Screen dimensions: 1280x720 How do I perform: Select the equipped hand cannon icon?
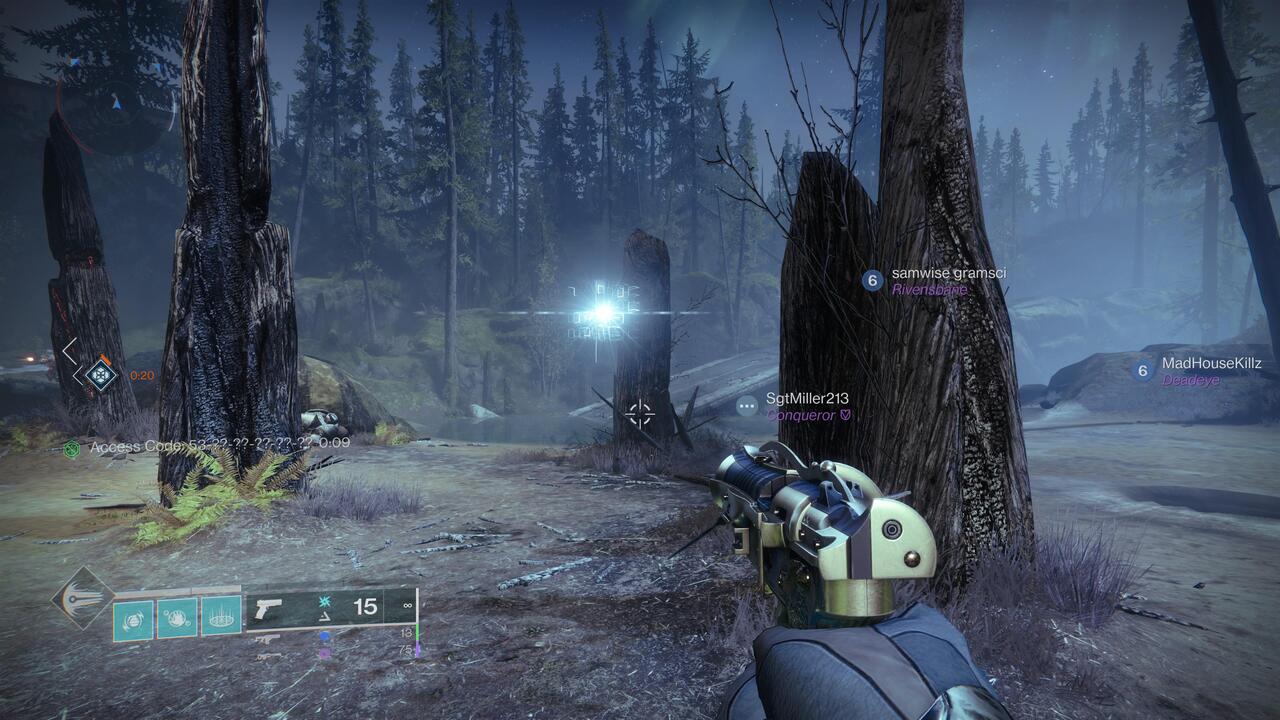coord(268,608)
